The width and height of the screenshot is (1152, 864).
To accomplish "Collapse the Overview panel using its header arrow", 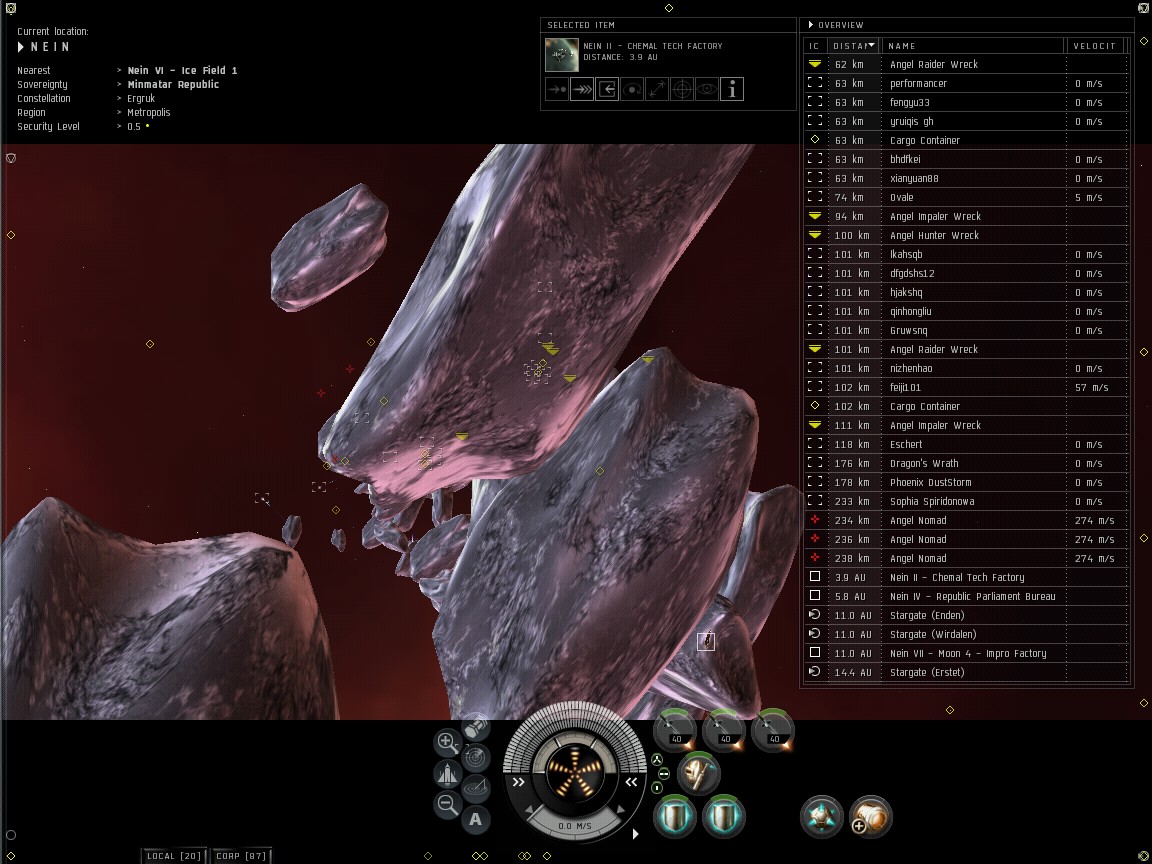I will (x=811, y=25).
